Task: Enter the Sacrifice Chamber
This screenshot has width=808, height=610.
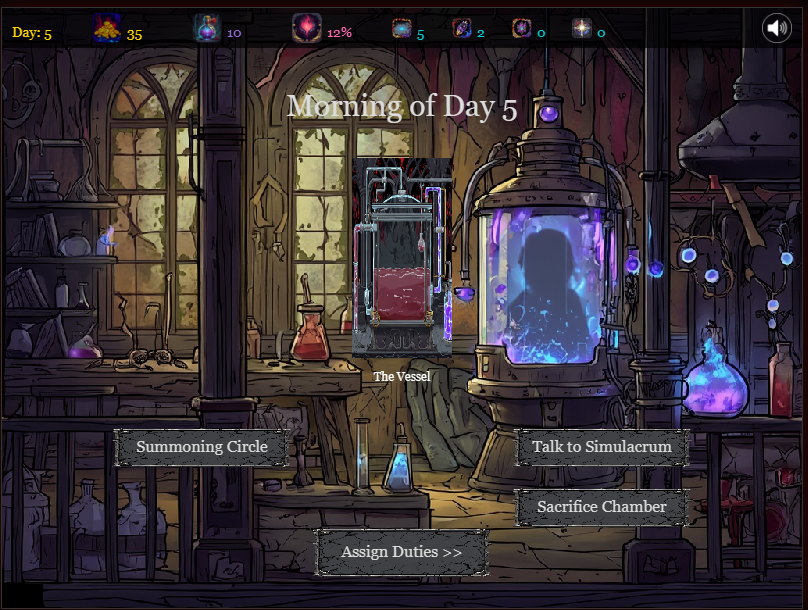Action: pos(601,507)
